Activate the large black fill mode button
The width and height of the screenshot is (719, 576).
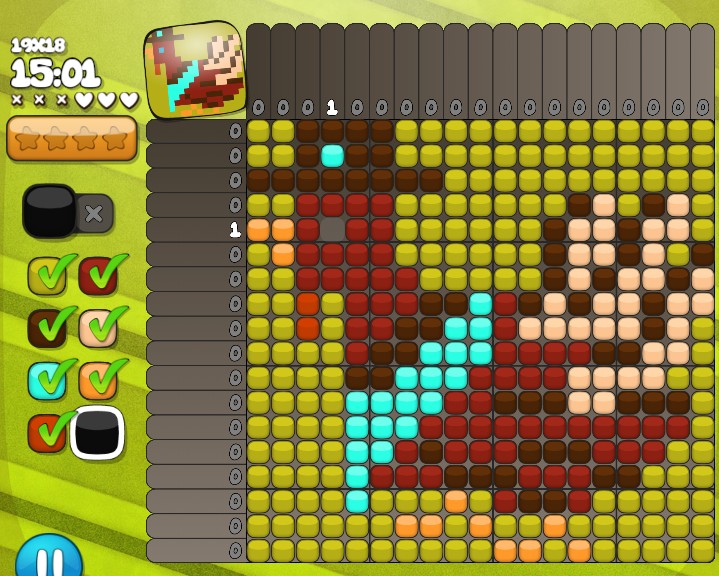pos(49,211)
